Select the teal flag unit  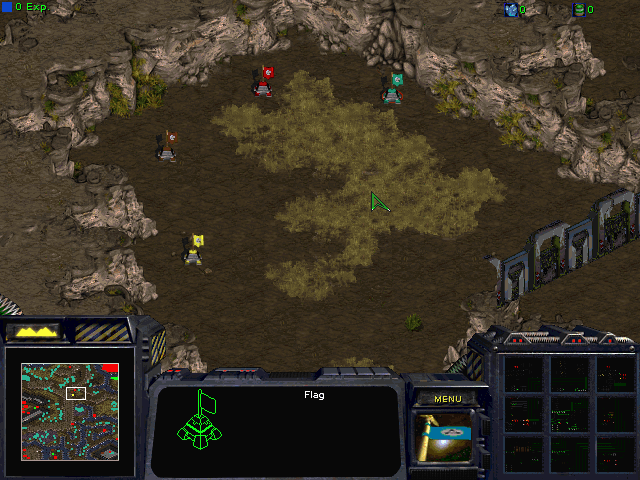(x=394, y=89)
